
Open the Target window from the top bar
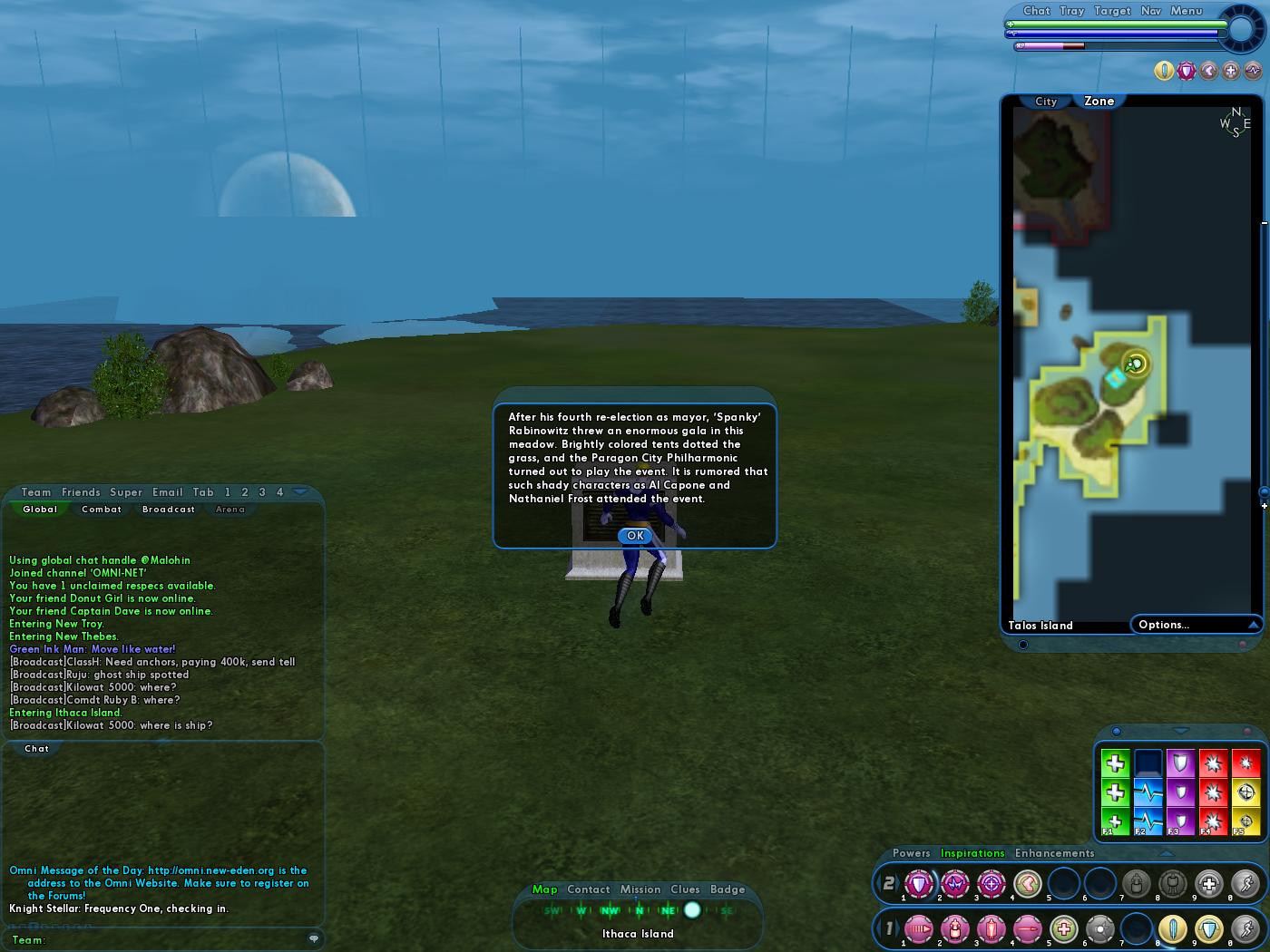(1112, 11)
